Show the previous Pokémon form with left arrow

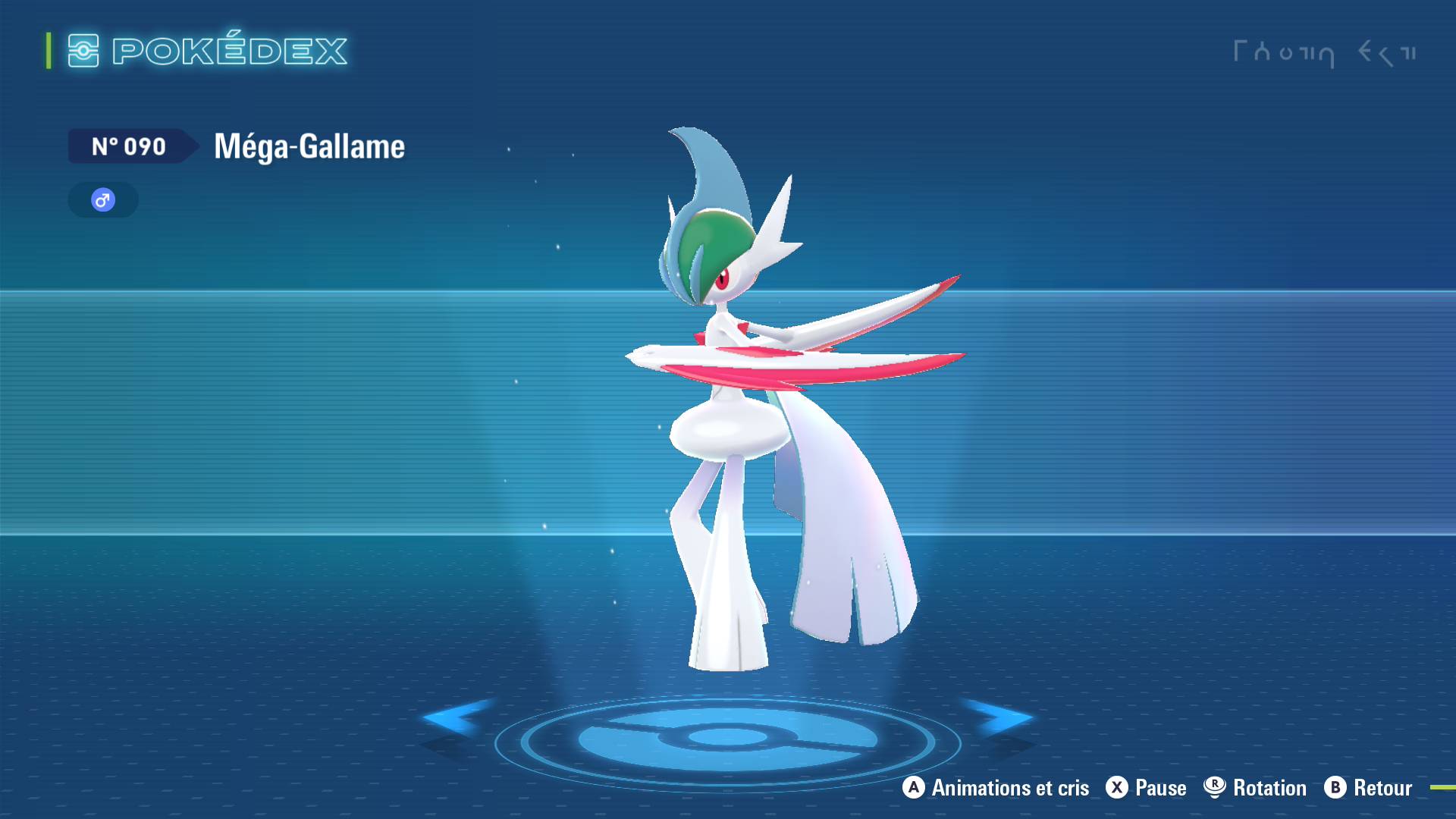click(x=456, y=717)
